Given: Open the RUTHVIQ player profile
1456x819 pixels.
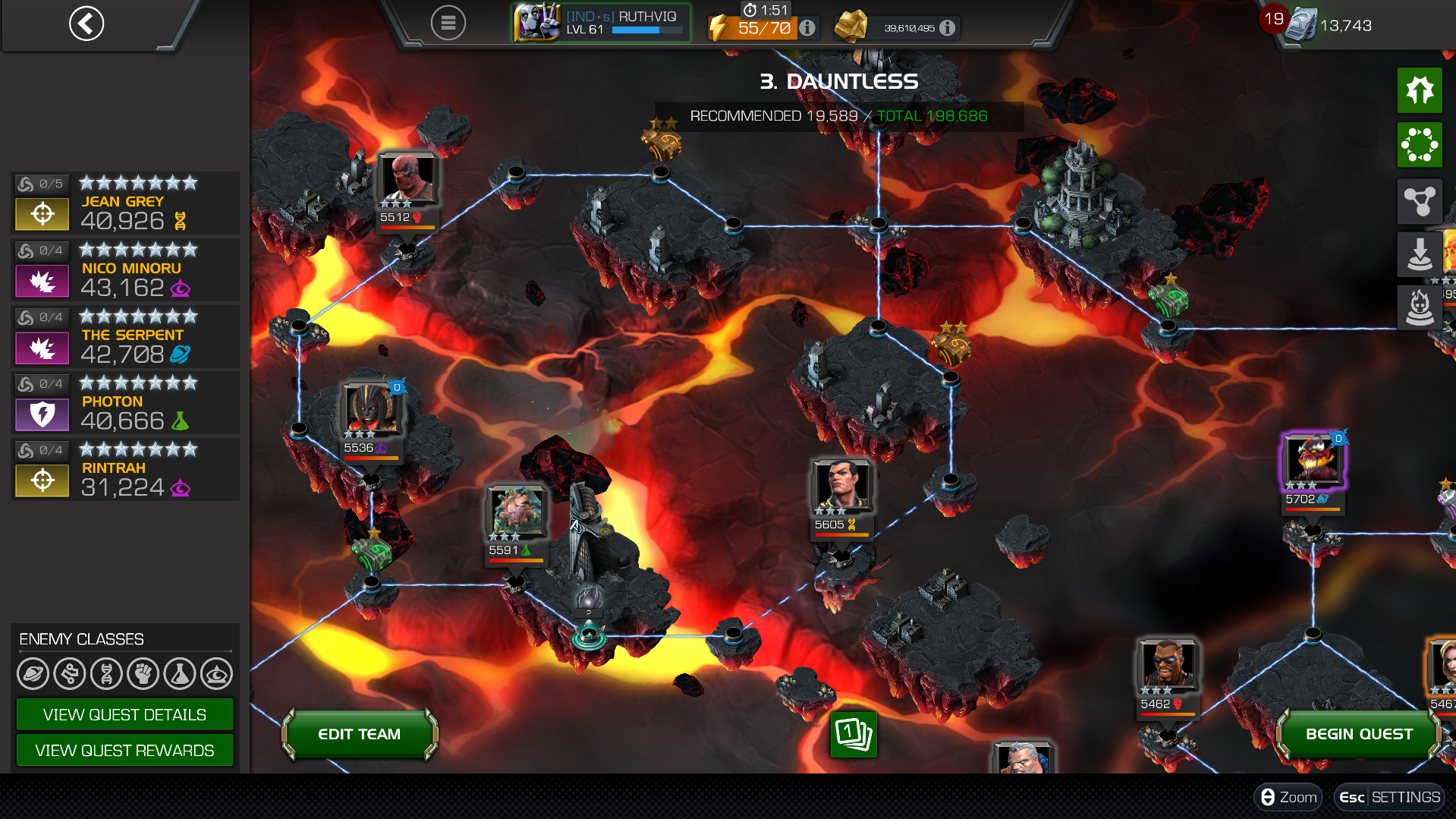Looking at the screenshot, I should (x=601, y=23).
